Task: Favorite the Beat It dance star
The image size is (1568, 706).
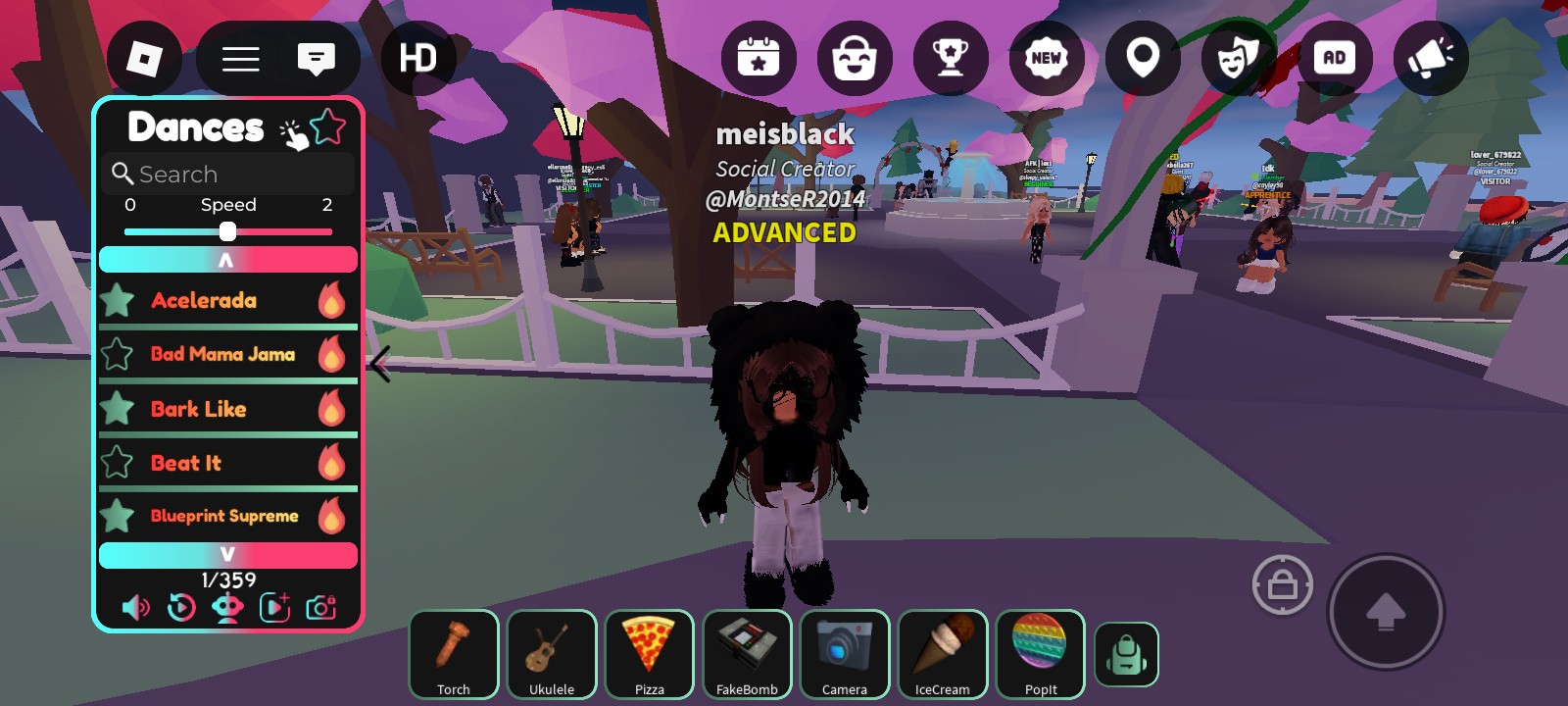Action: pyautogui.click(x=118, y=462)
